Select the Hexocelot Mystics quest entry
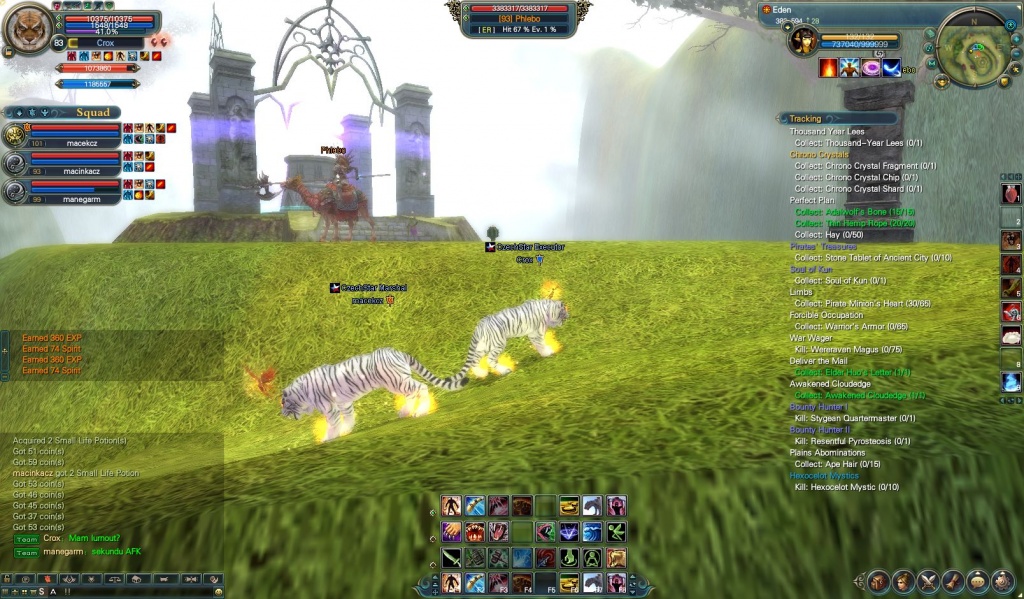 [x=825, y=475]
